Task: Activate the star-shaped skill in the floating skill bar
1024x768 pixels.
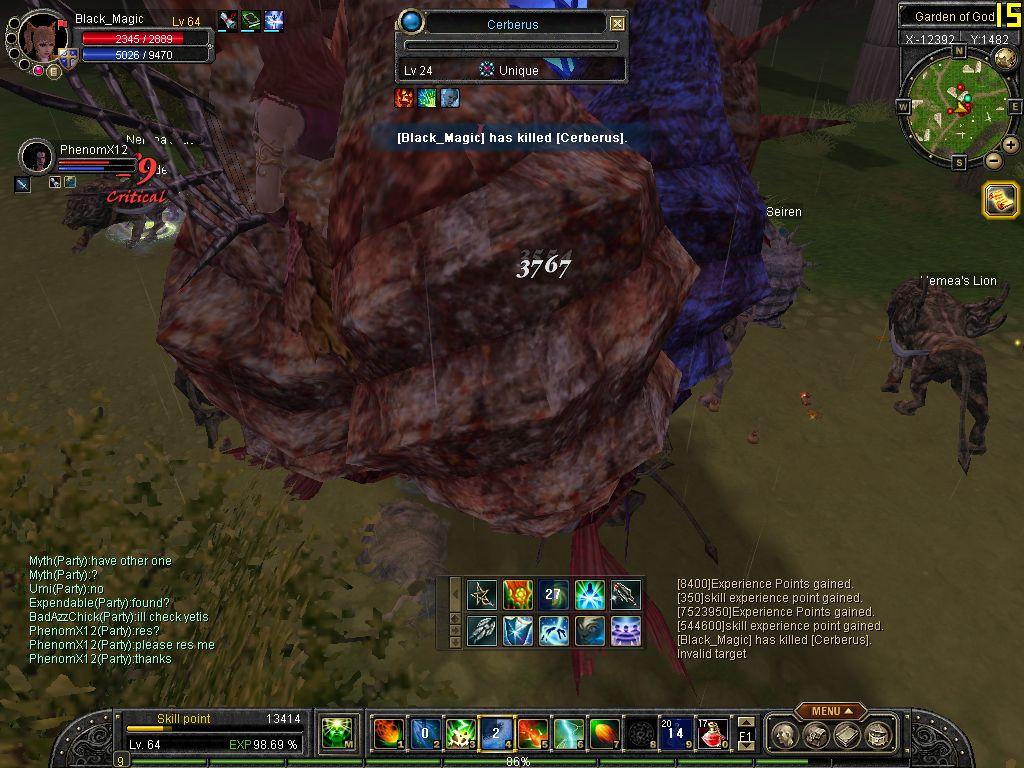Action: click(x=482, y=595)
